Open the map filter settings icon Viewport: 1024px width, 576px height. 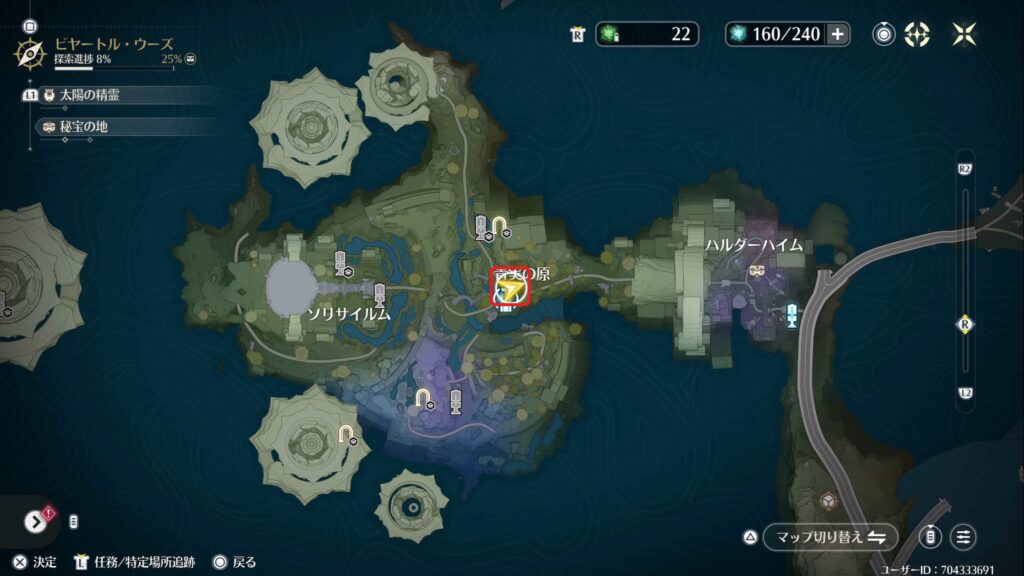coord(964,537)
